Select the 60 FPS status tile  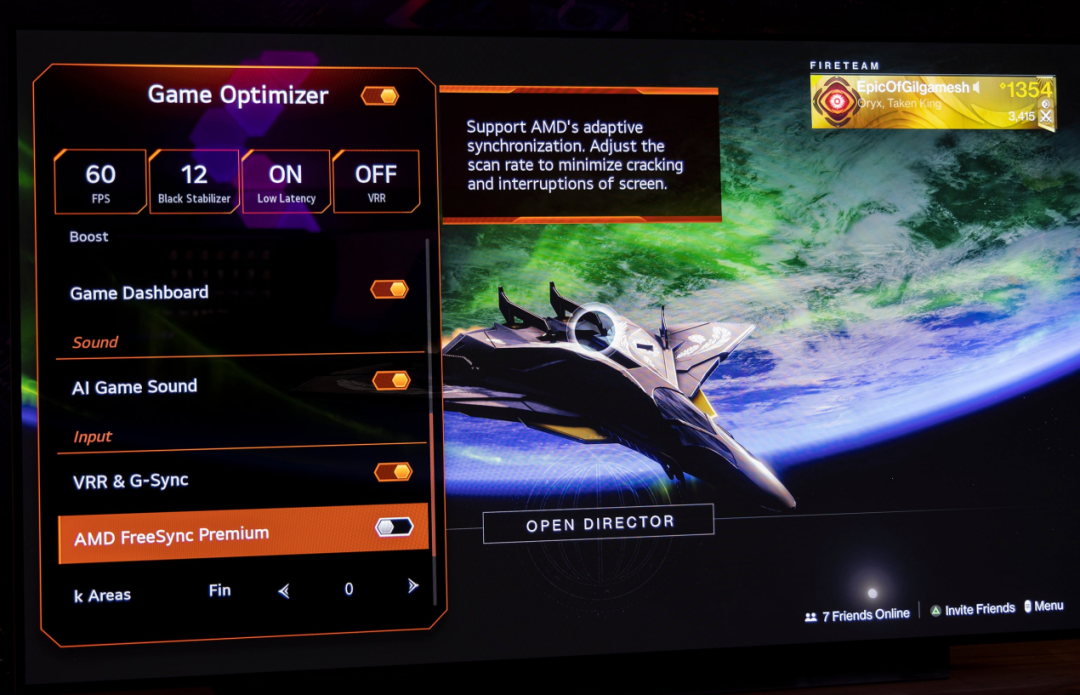pyautogui.click(x=100, y=182)
